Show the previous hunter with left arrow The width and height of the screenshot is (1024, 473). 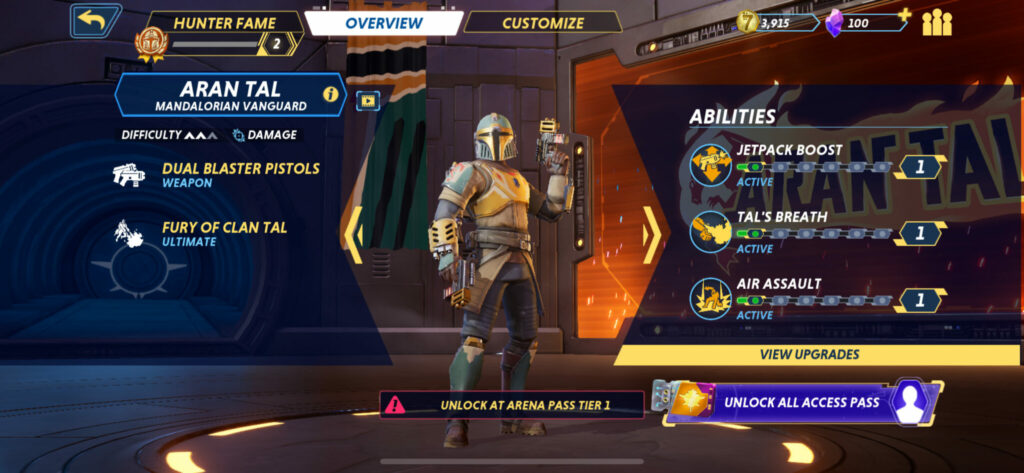(x=354, y=235)
